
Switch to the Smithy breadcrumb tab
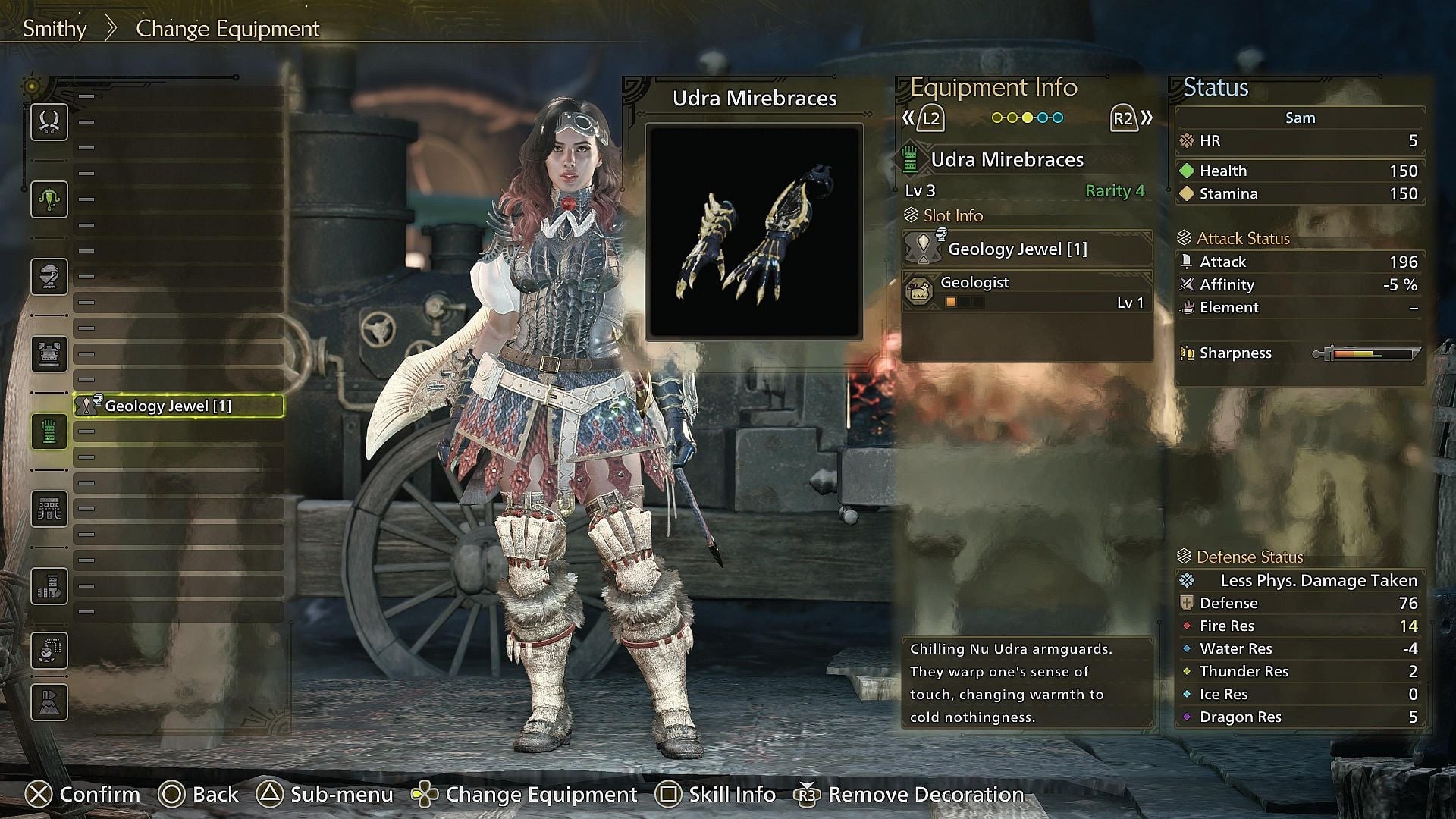[x=54, y=28]
